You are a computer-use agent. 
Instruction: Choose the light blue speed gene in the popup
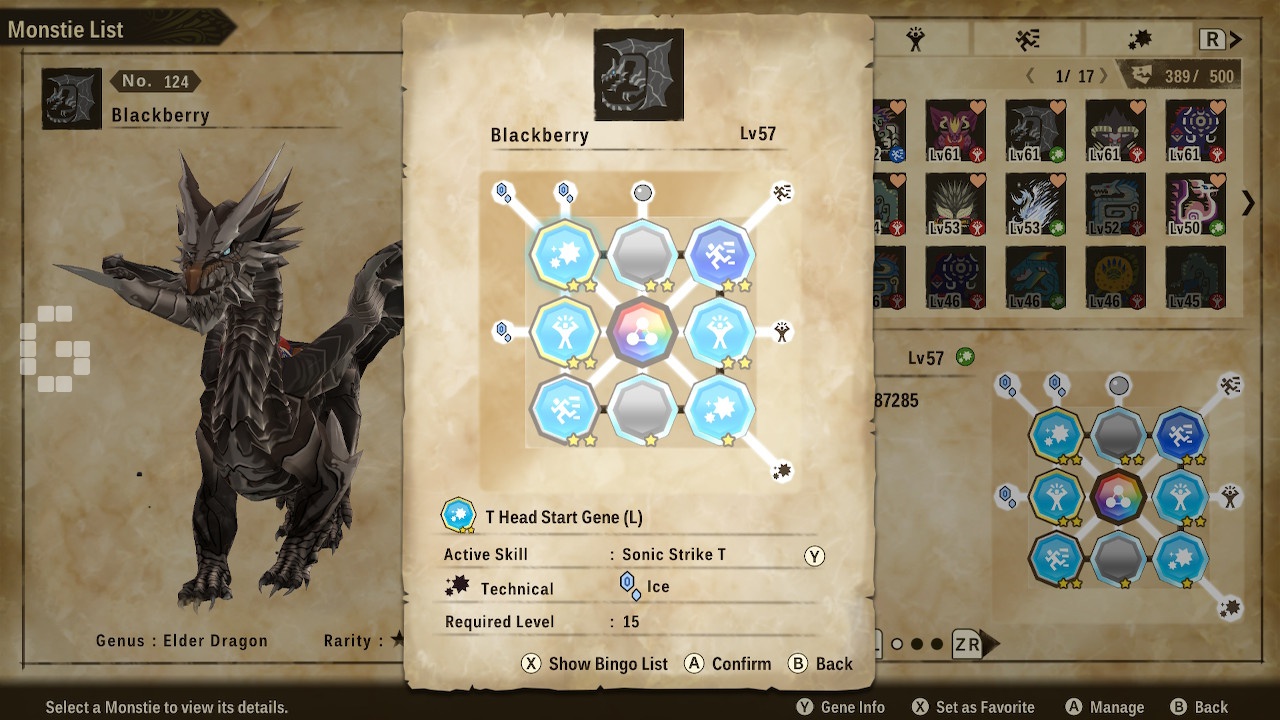coord(565,408)
